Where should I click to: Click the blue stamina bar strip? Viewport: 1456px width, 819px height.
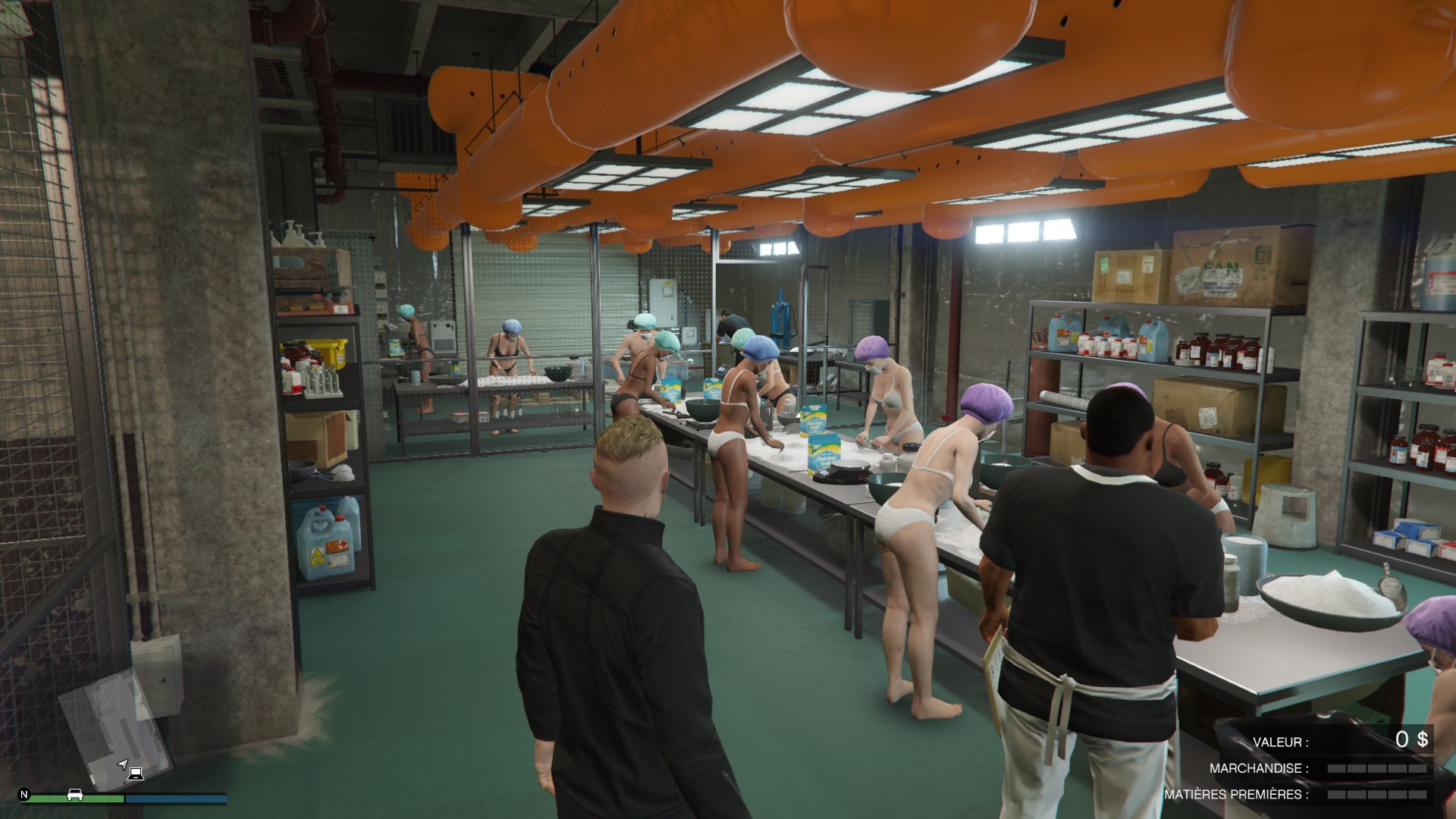(x=176, y=799)
